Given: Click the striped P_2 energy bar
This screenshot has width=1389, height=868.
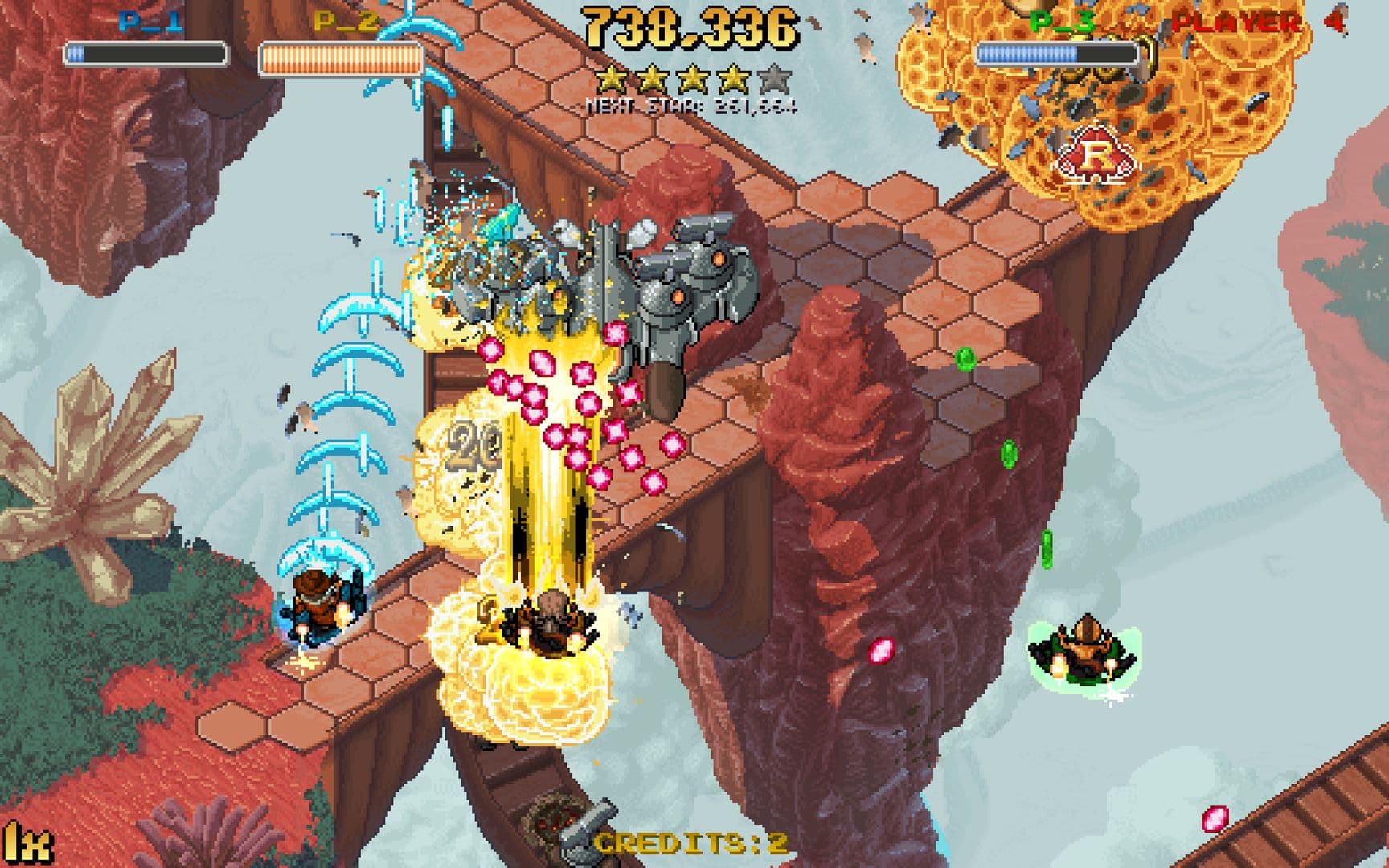Looking at the screenshot, I should 341,58.
